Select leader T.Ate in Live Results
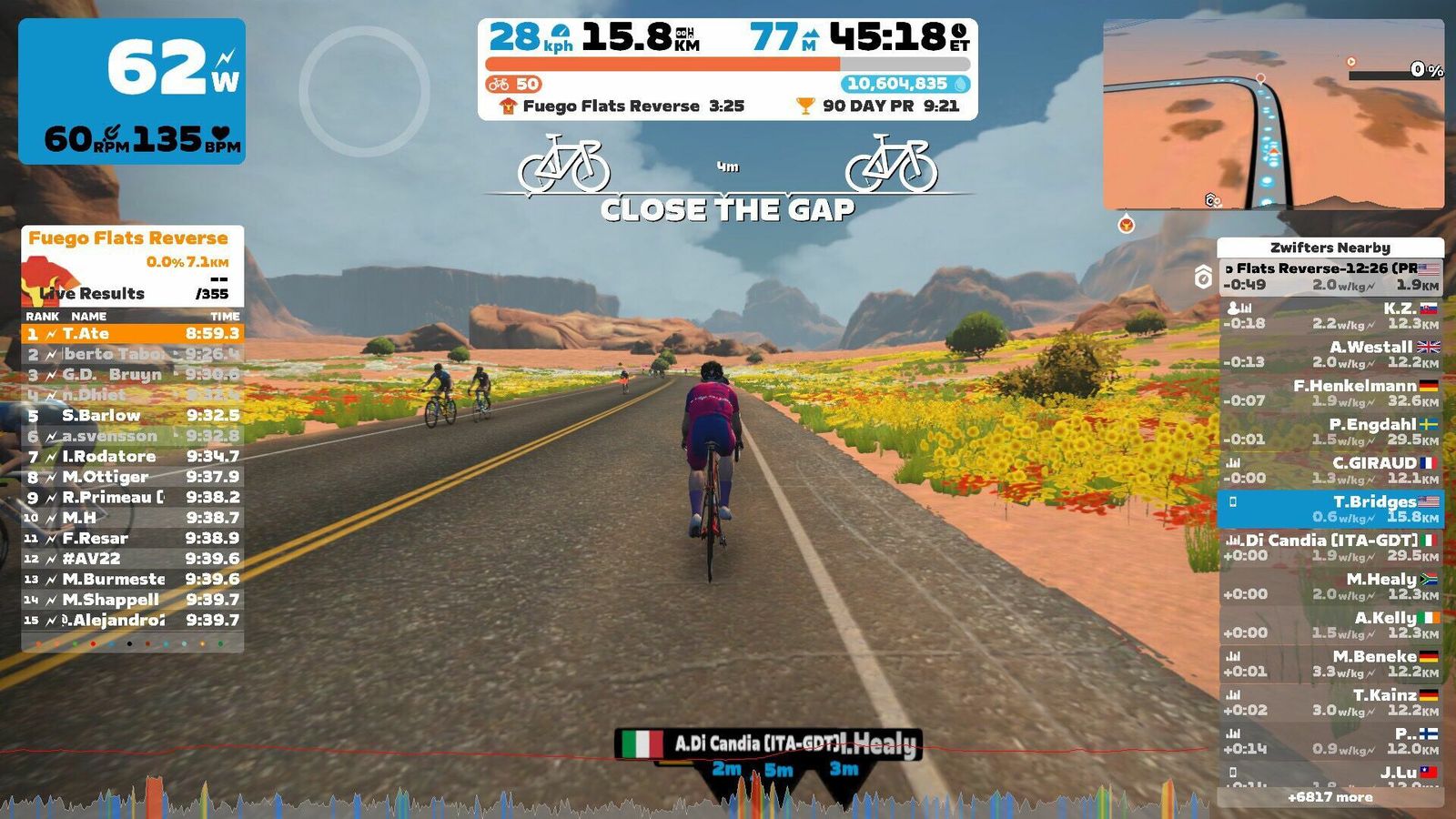 click(x=133, y=334)
